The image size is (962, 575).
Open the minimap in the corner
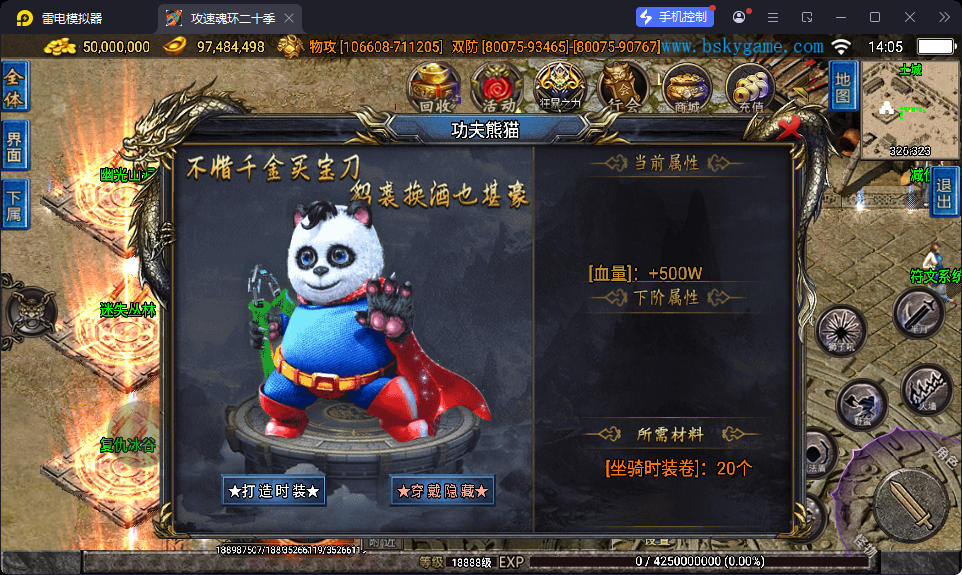(x=911, y=110)
